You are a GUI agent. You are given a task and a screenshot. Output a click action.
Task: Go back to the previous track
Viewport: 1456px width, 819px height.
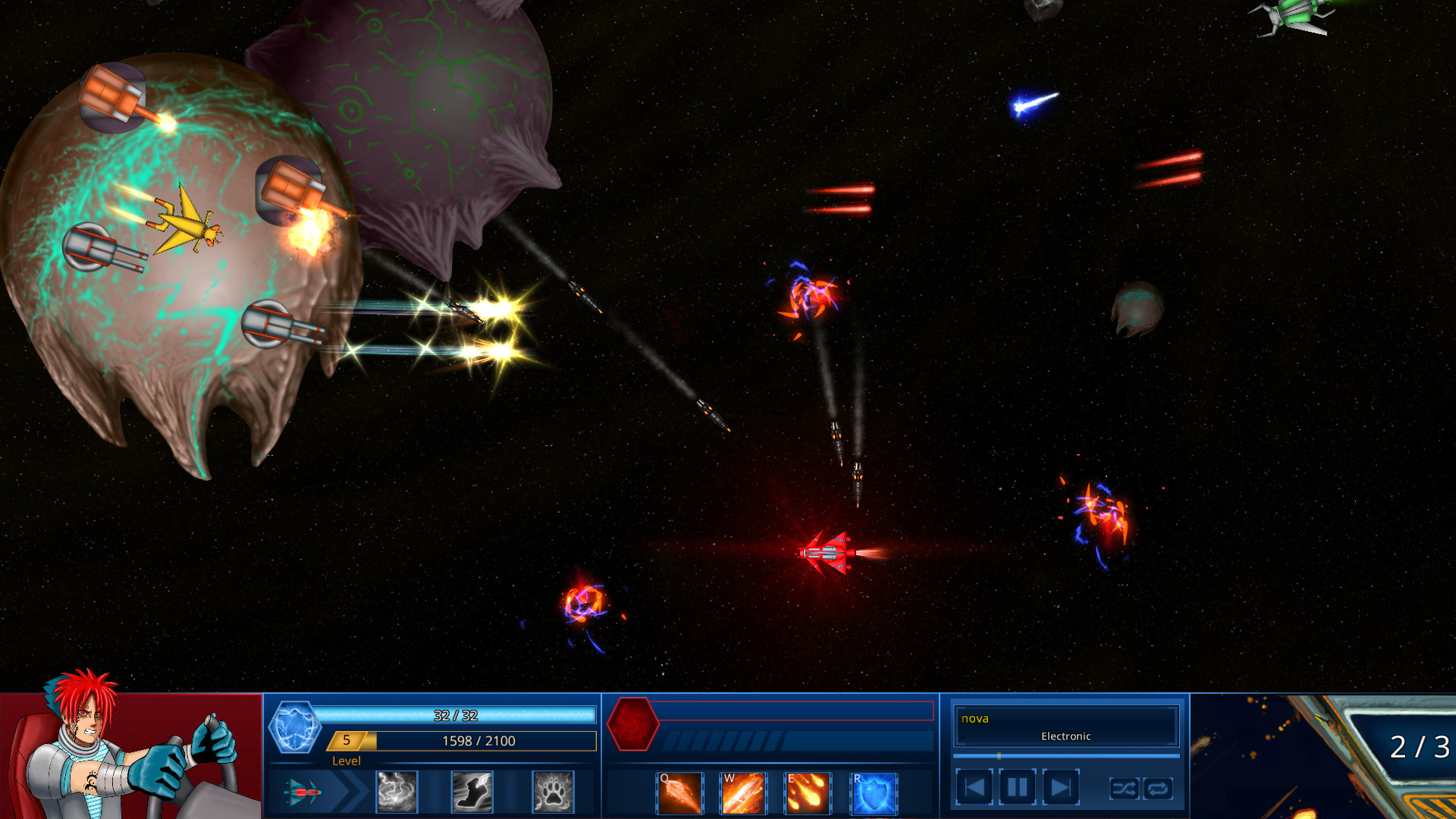pos(975,787)
